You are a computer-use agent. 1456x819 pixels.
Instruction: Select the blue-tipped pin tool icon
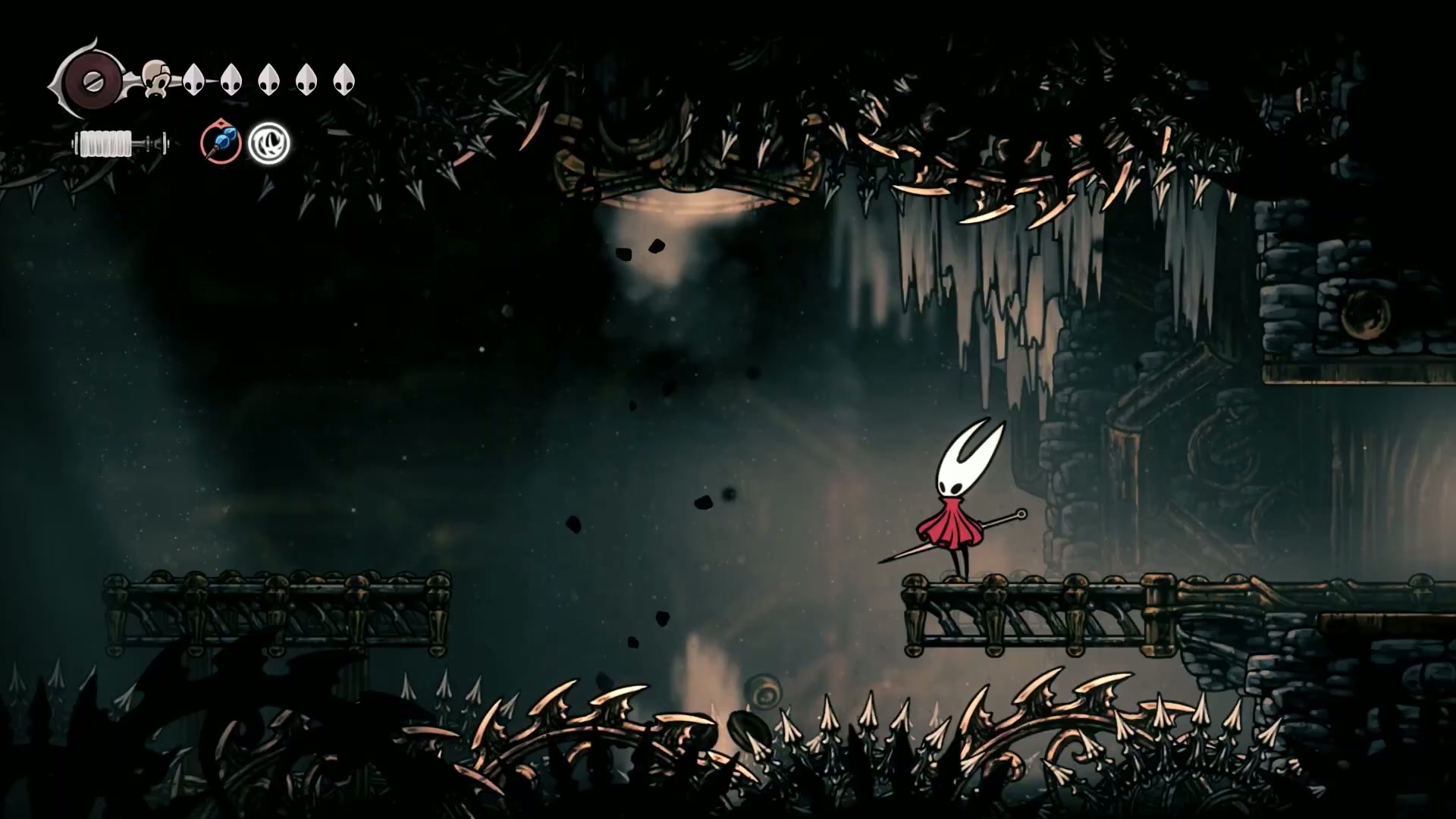pyautogui.click(x=221, y=143)
